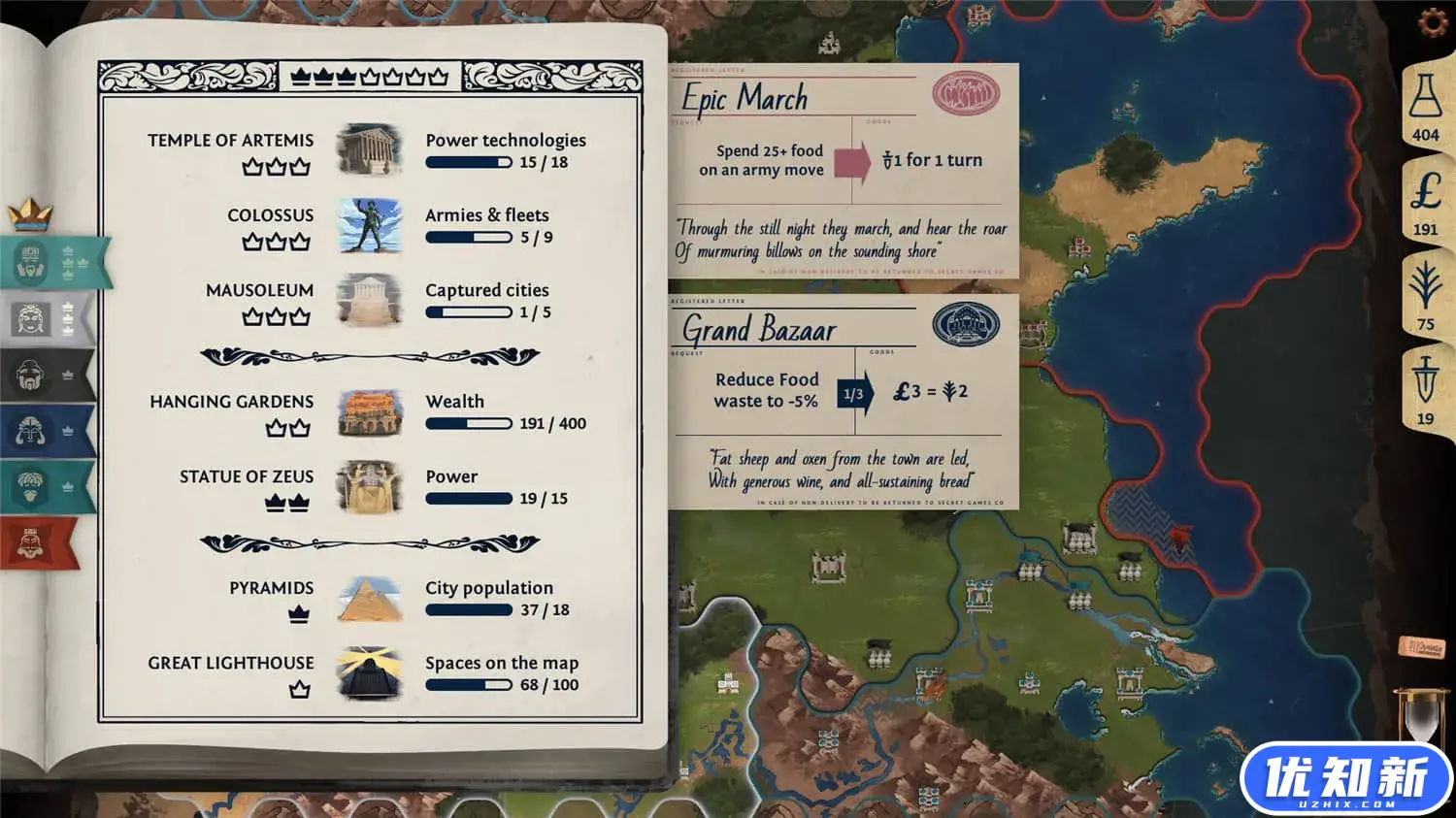This screenshot has width=1456, height=818.
Task: Choose the black faction banner tab
Action: [x=46, y=375]
